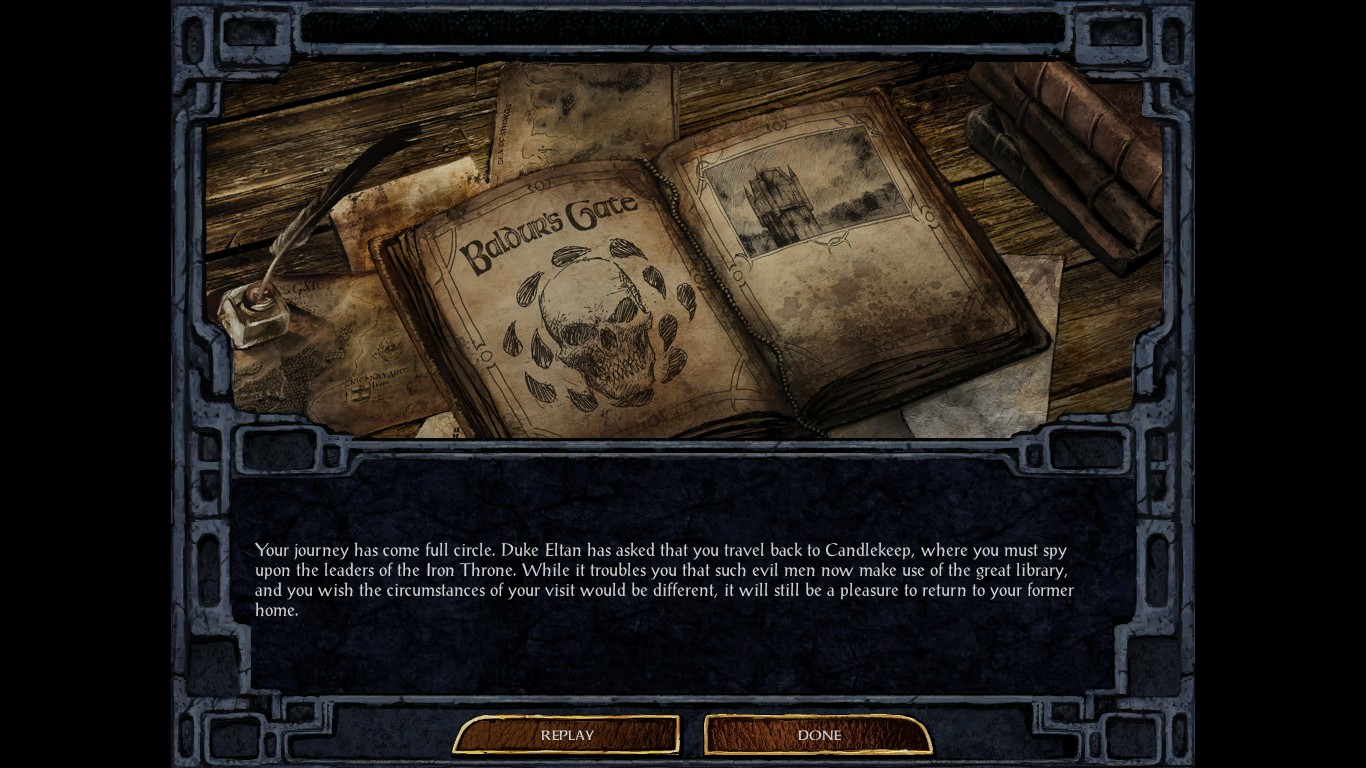Click Done to continue
The width and height of the screenshot is (1366, 768).
coord(819,735)
